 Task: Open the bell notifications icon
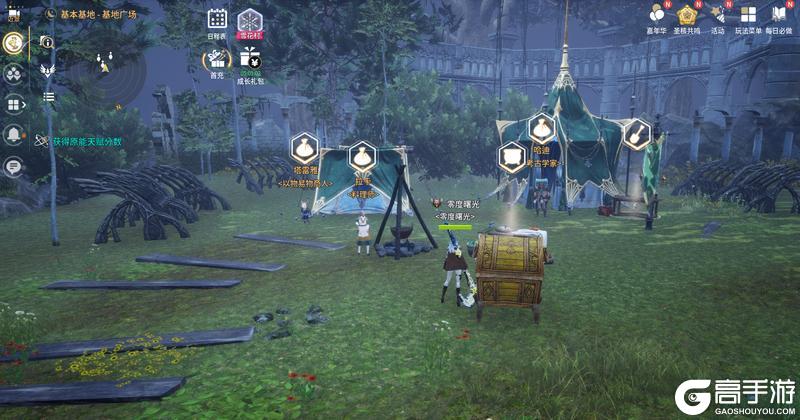click(14, 135)
